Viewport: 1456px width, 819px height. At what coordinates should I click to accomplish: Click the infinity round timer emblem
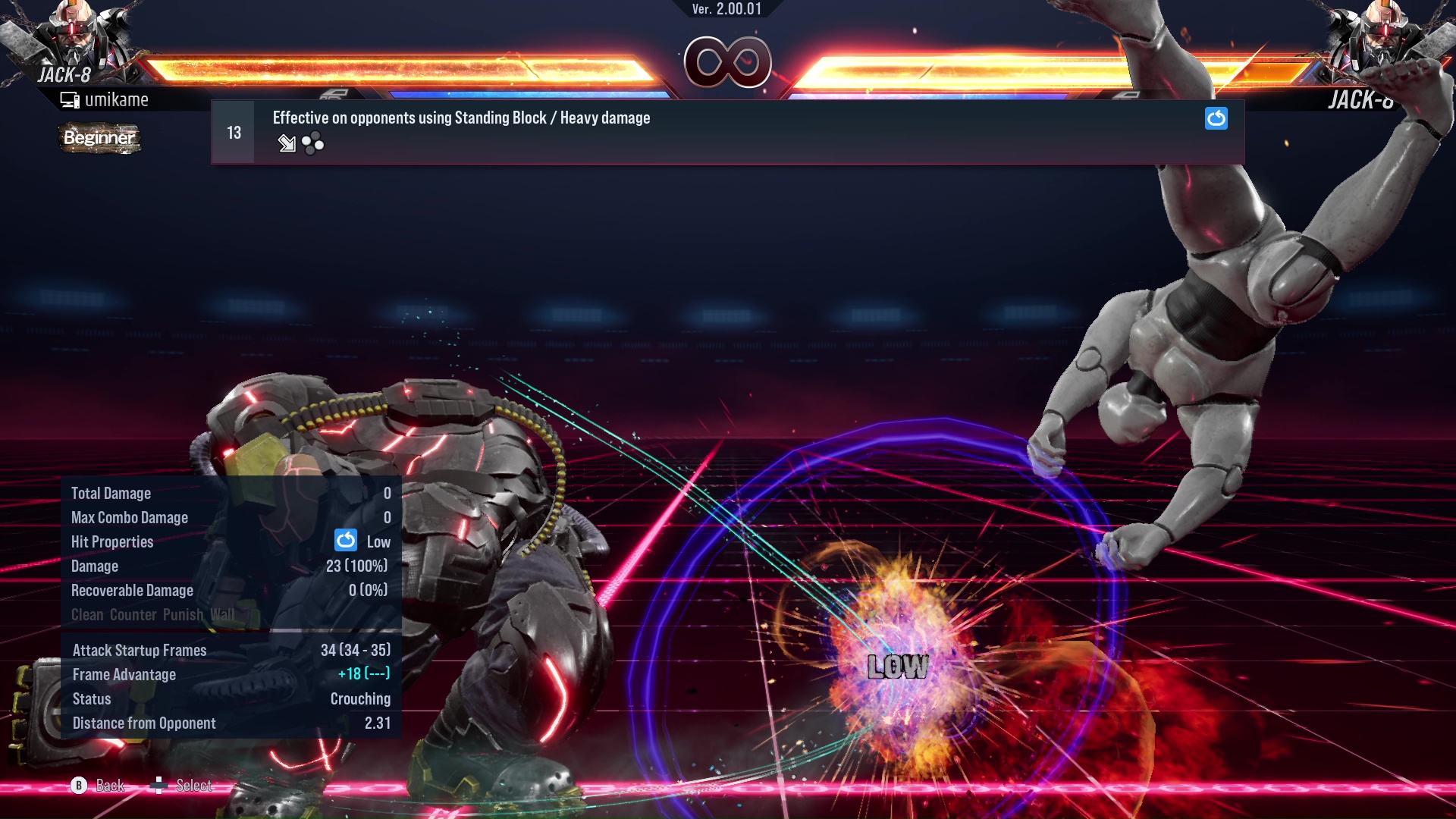(728, 62)
